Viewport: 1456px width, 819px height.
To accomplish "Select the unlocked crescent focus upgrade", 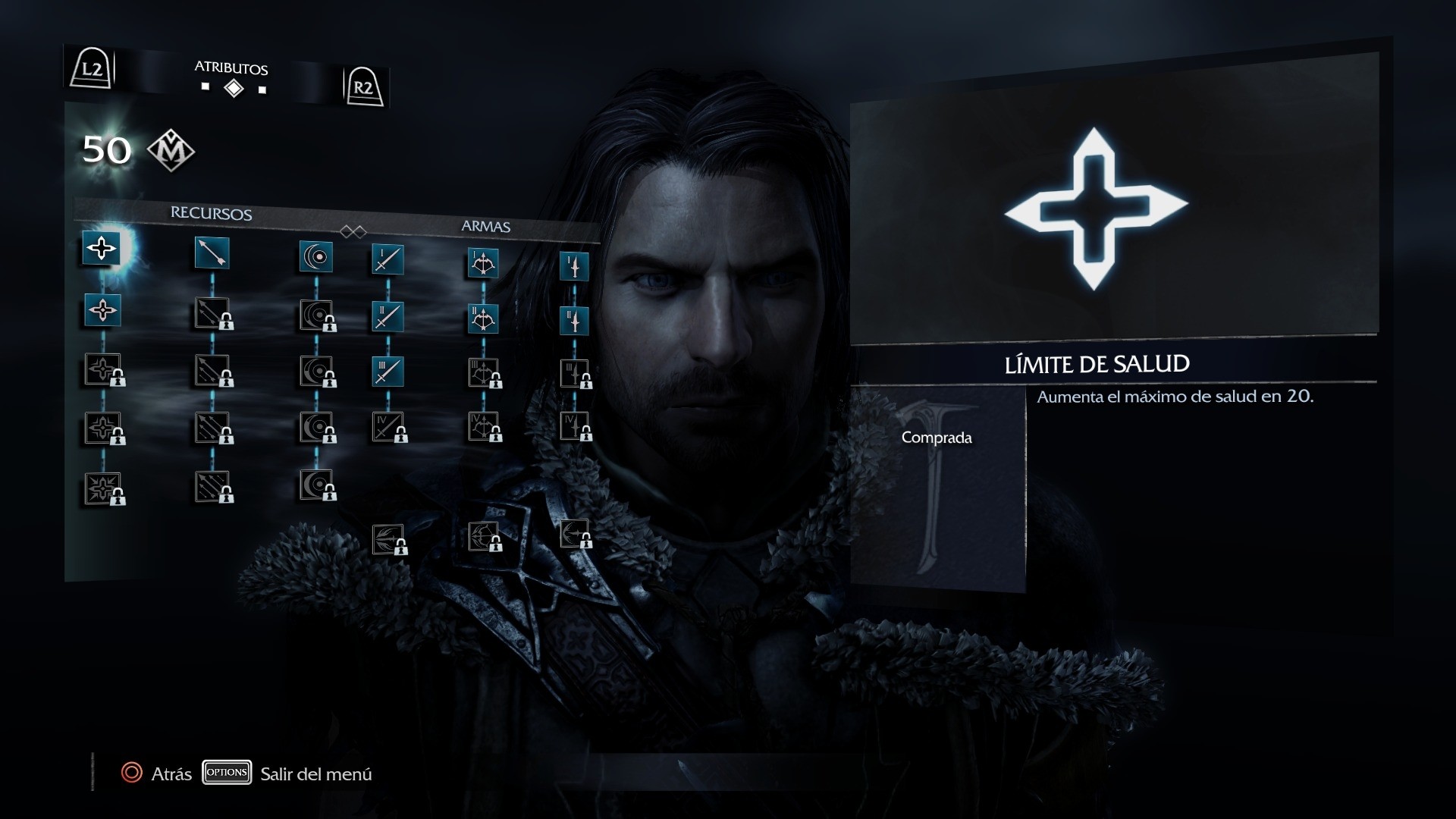I will [316, 257].
